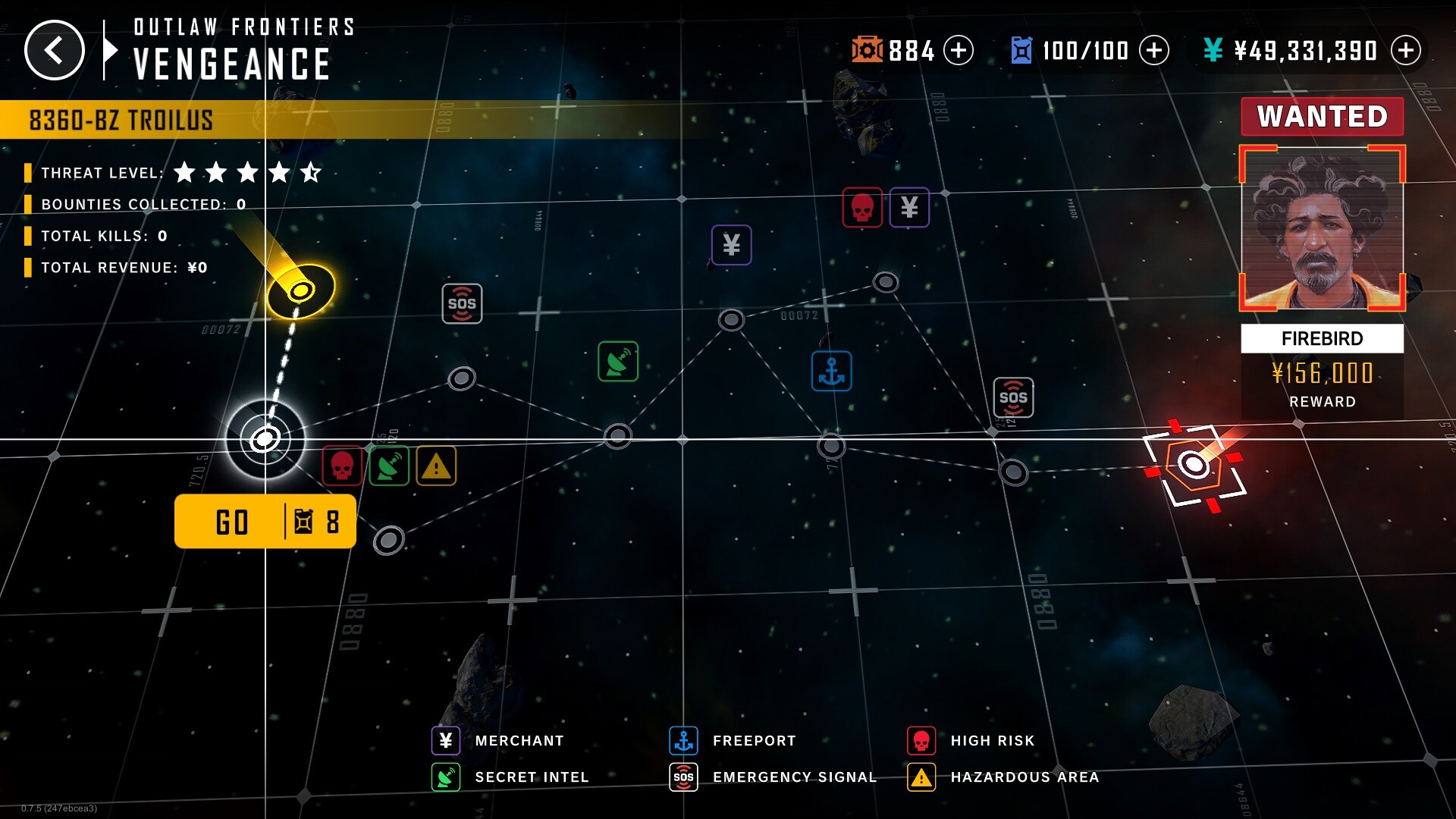Select the blue freeport anchor node

pos(833,371)
